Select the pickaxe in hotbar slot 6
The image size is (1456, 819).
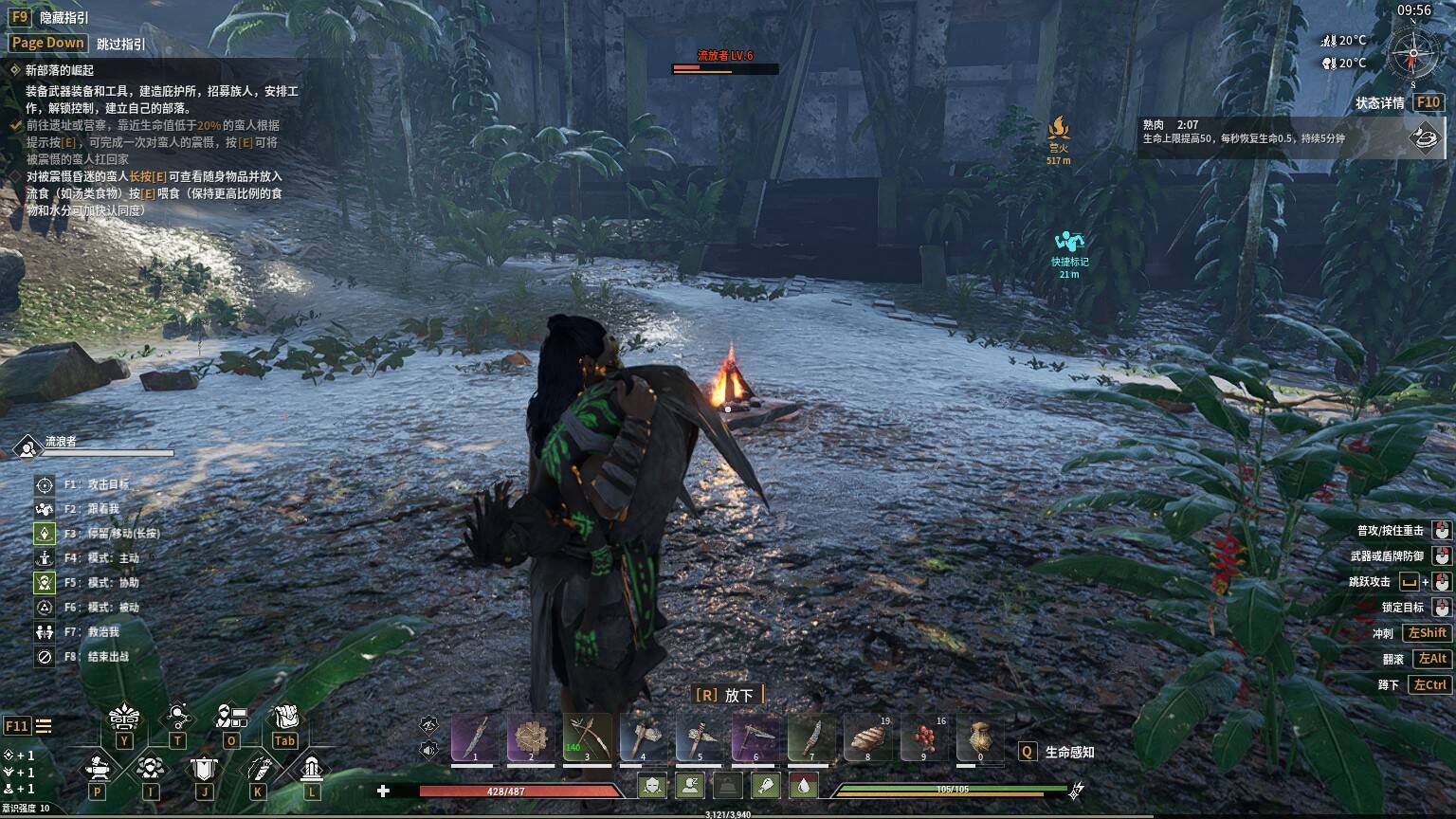tap(755, 737)
